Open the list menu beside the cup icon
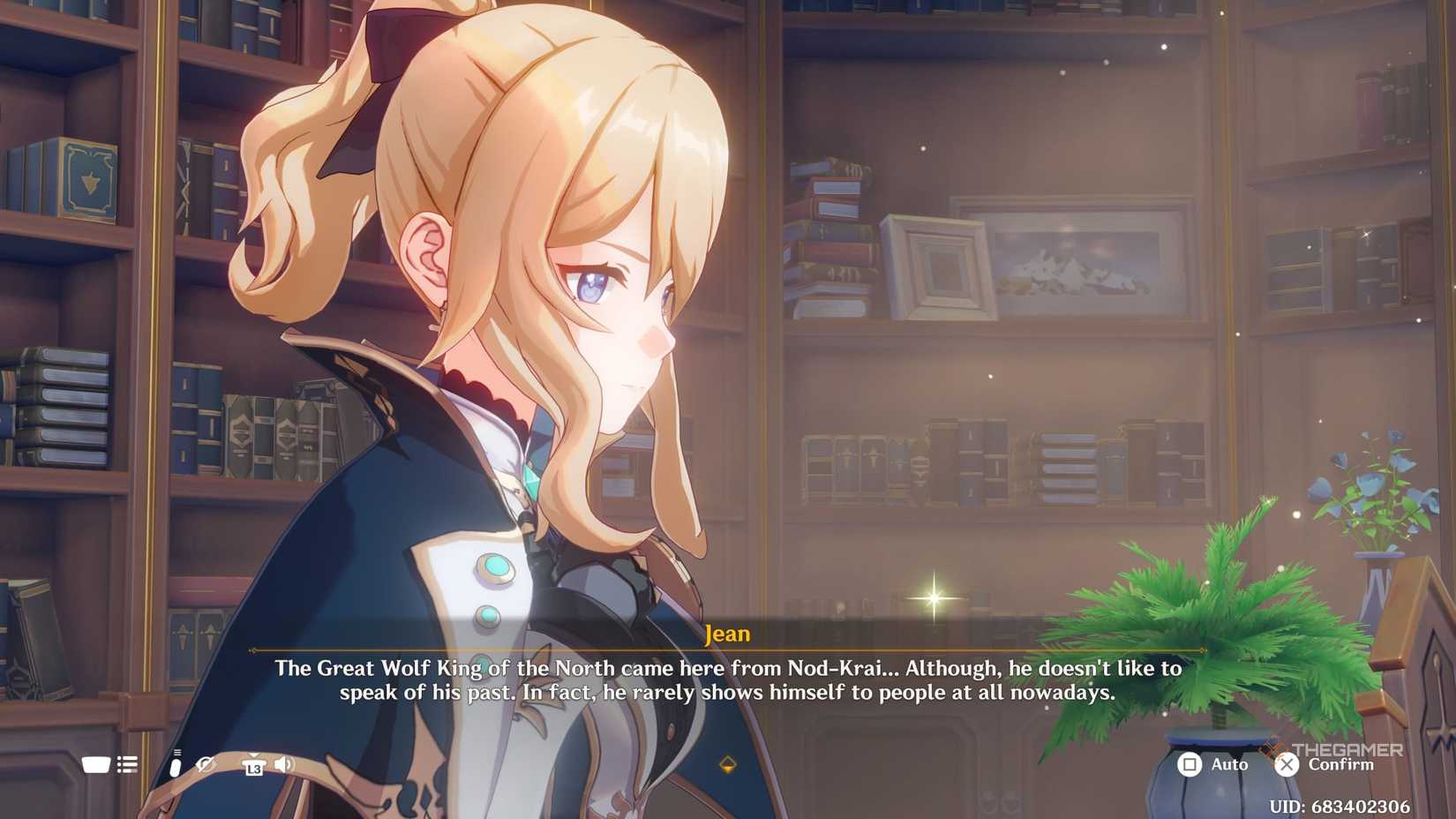The height and width of the screenshot is (819, 1456). click(x=127, y=764)
